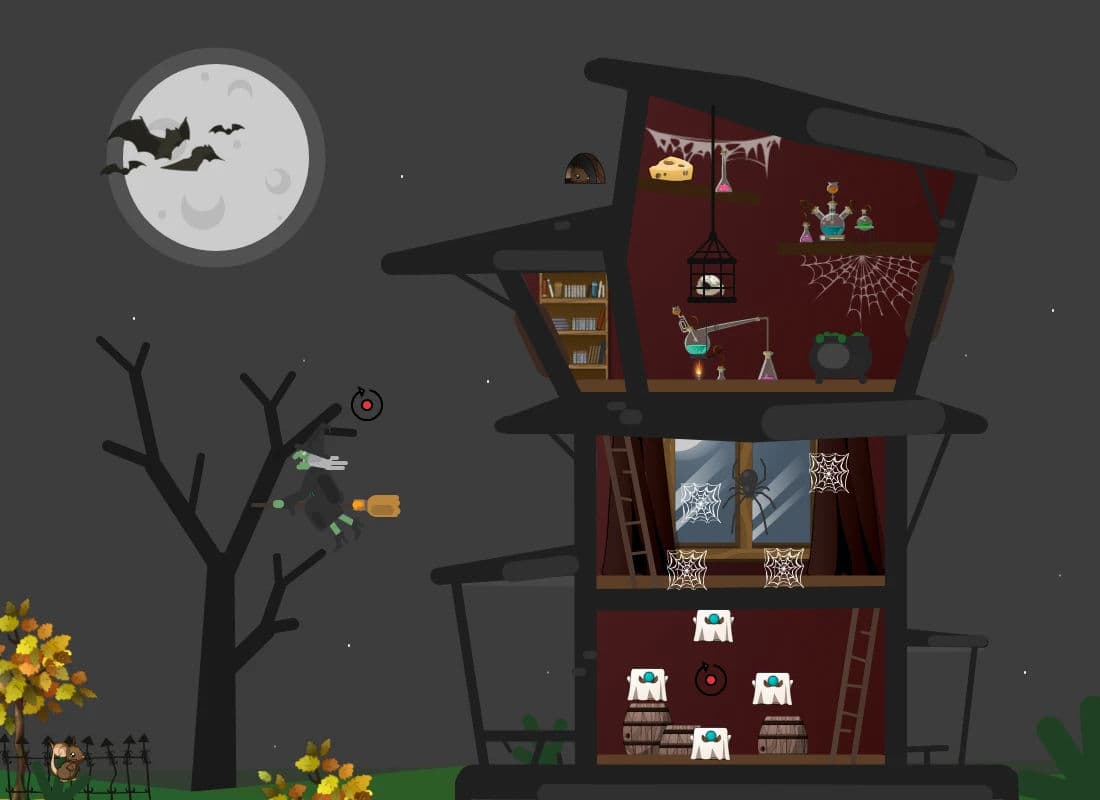Viewport: 1100px width, 800px height.
Task: Click the rotate marker above the witch
Action: click(x=367, y=405)
